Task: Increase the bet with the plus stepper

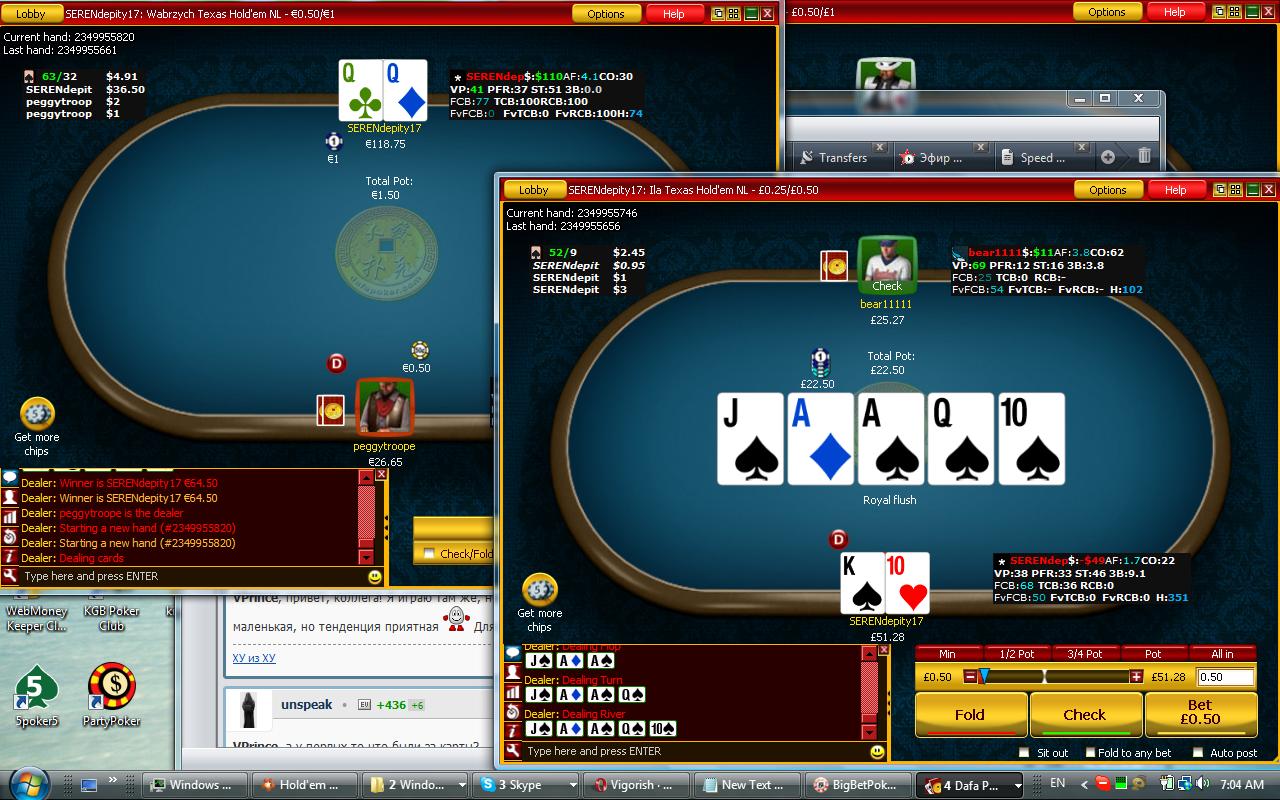Action: tap(1136, 677)
